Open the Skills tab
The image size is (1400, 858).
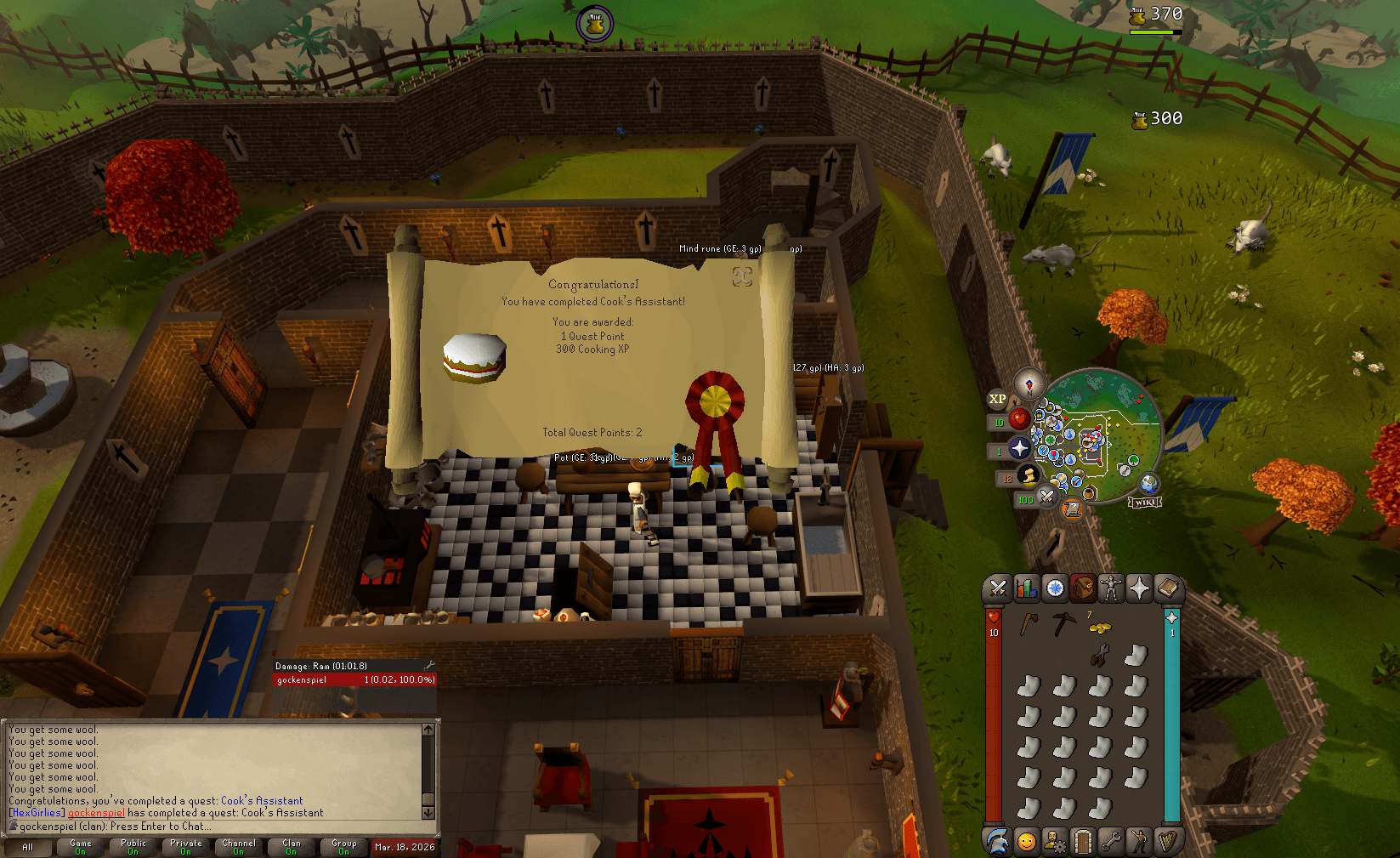1025,588
